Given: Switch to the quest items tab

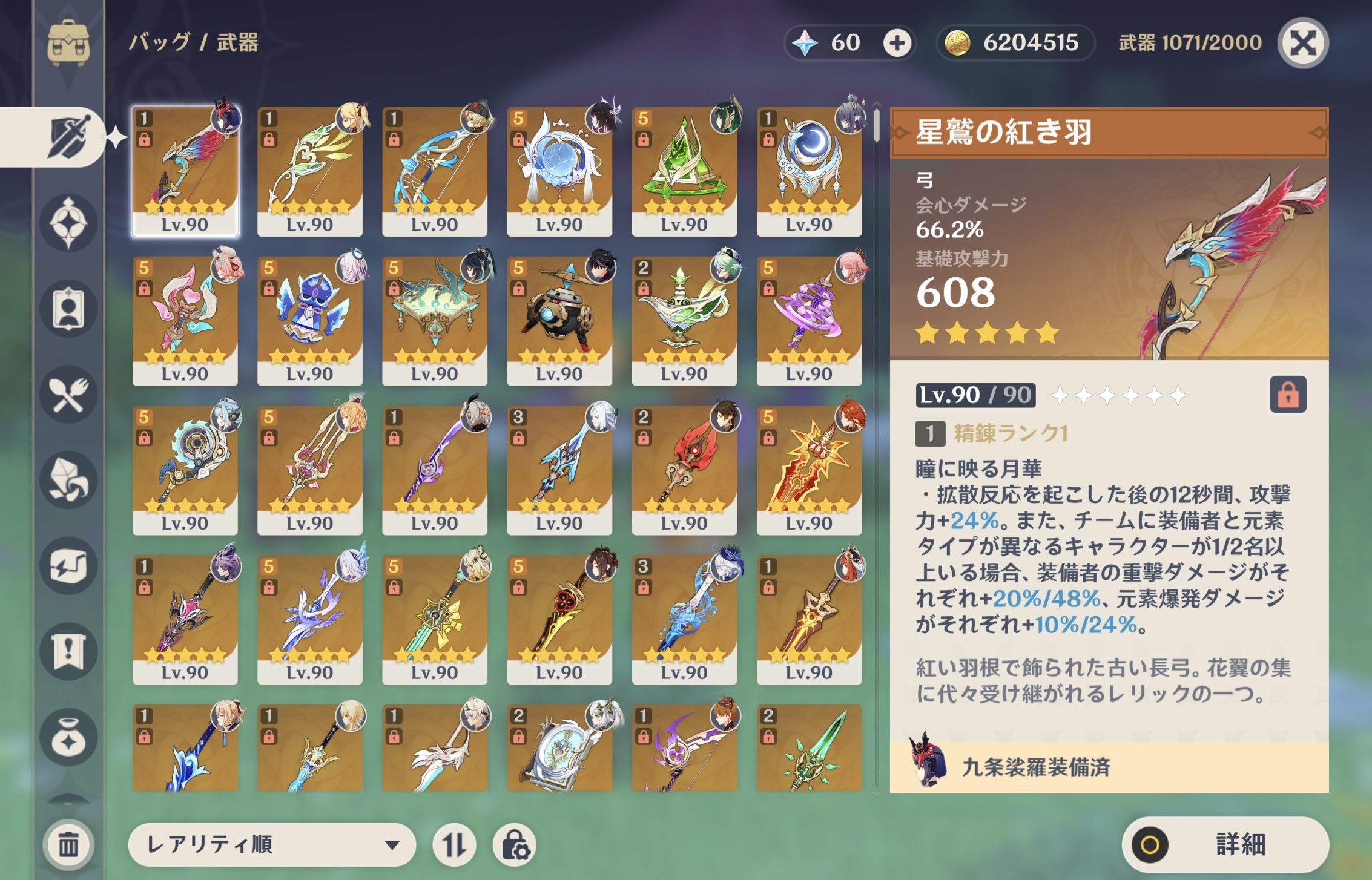Looking at the screenshot, I should (x=68, y=652).
